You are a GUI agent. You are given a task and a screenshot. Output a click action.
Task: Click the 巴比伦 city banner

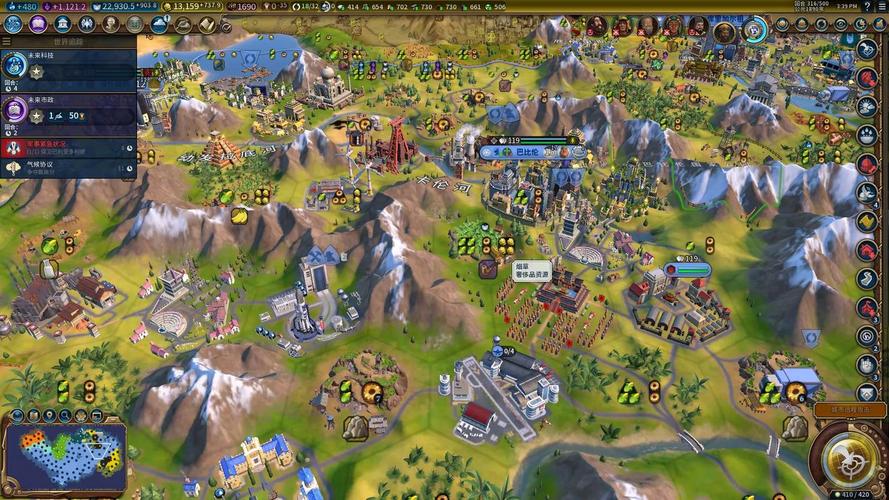point(526,152)
